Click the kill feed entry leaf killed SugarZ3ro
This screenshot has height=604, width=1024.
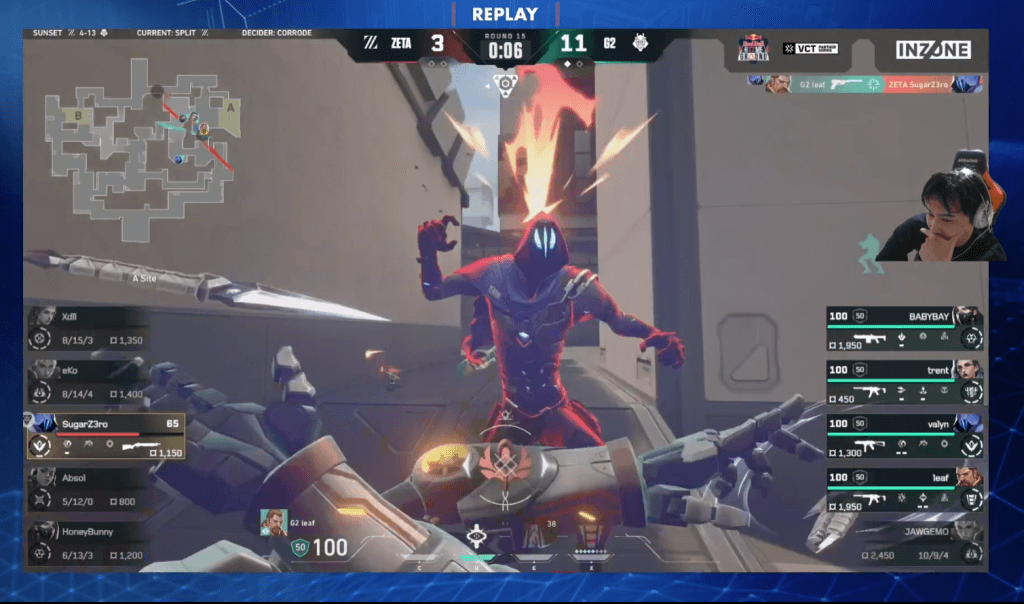coord(866,84)
